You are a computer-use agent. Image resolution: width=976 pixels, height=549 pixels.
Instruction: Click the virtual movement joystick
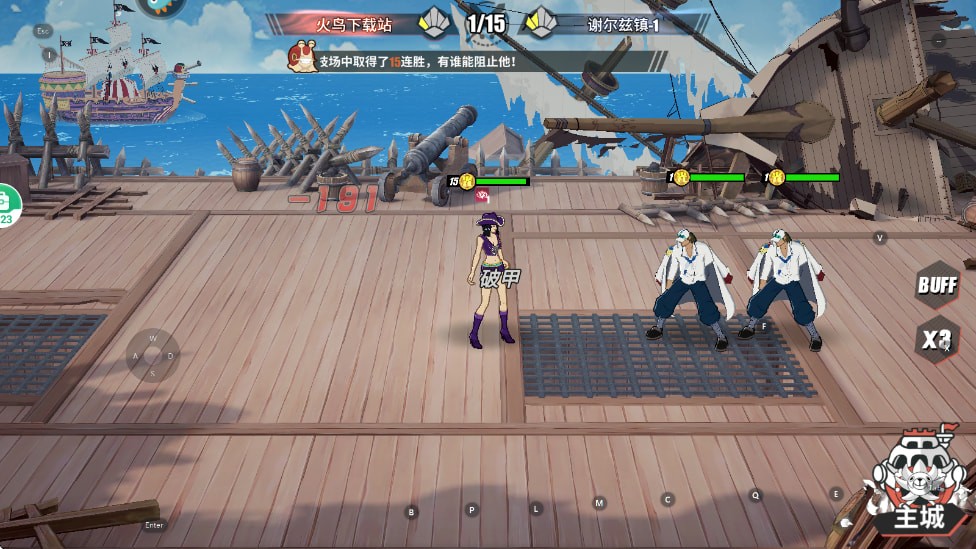[x=153, y=355]
